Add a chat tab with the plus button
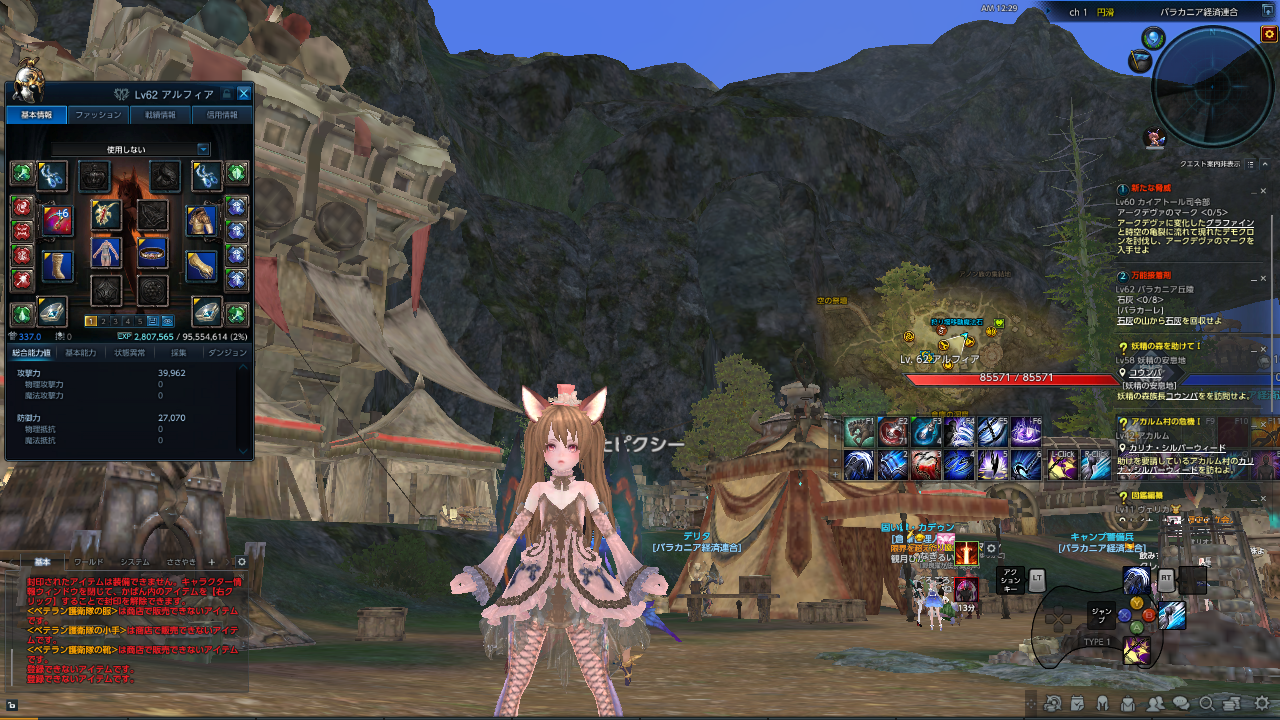The image size is (1280, 720). tap(212, 562)
